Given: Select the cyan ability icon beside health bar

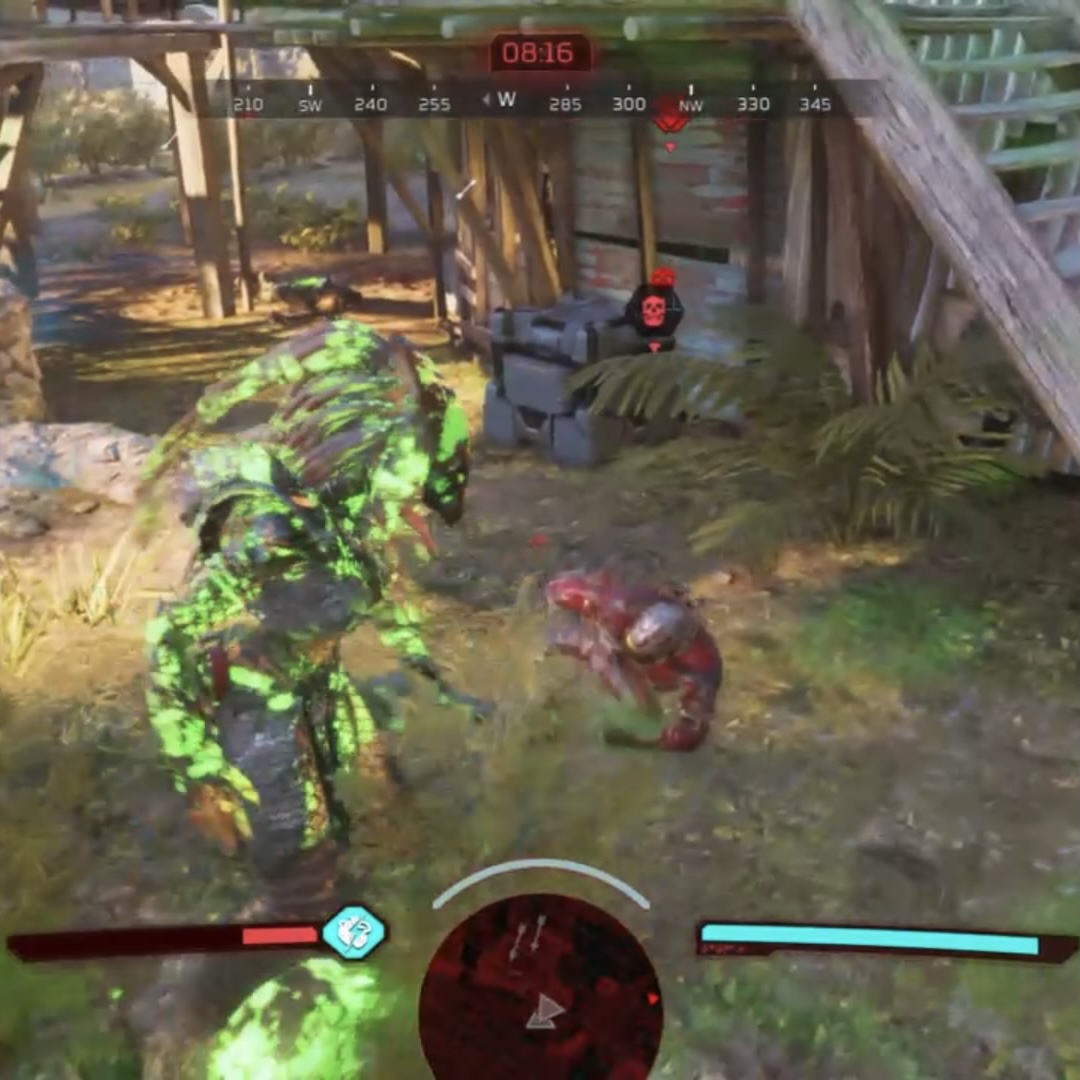Looking at the screenshot, I should tap(354, 933).
